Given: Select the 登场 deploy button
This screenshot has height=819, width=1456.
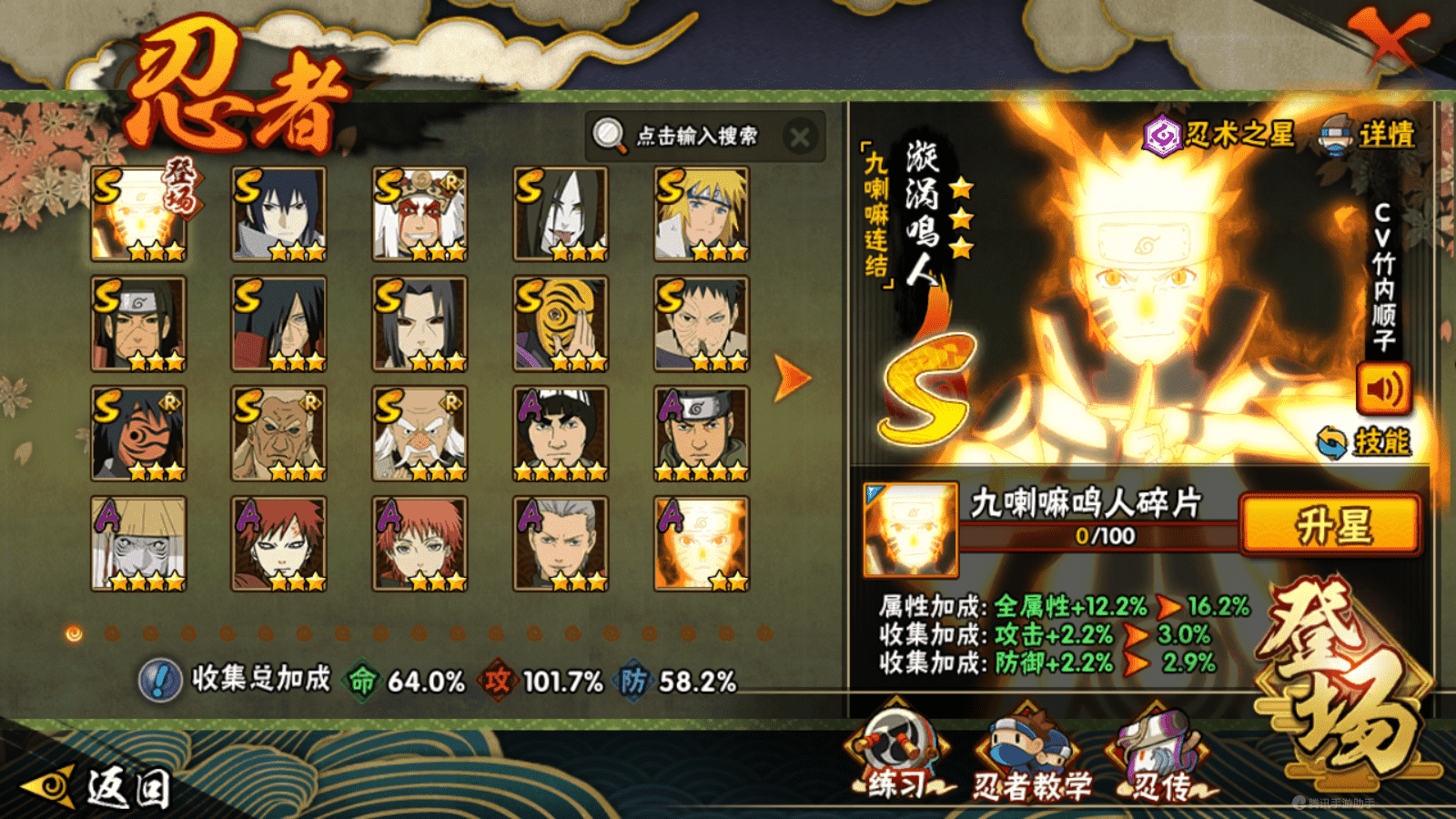Looking at the screenshot, I should click(1347, 678).
